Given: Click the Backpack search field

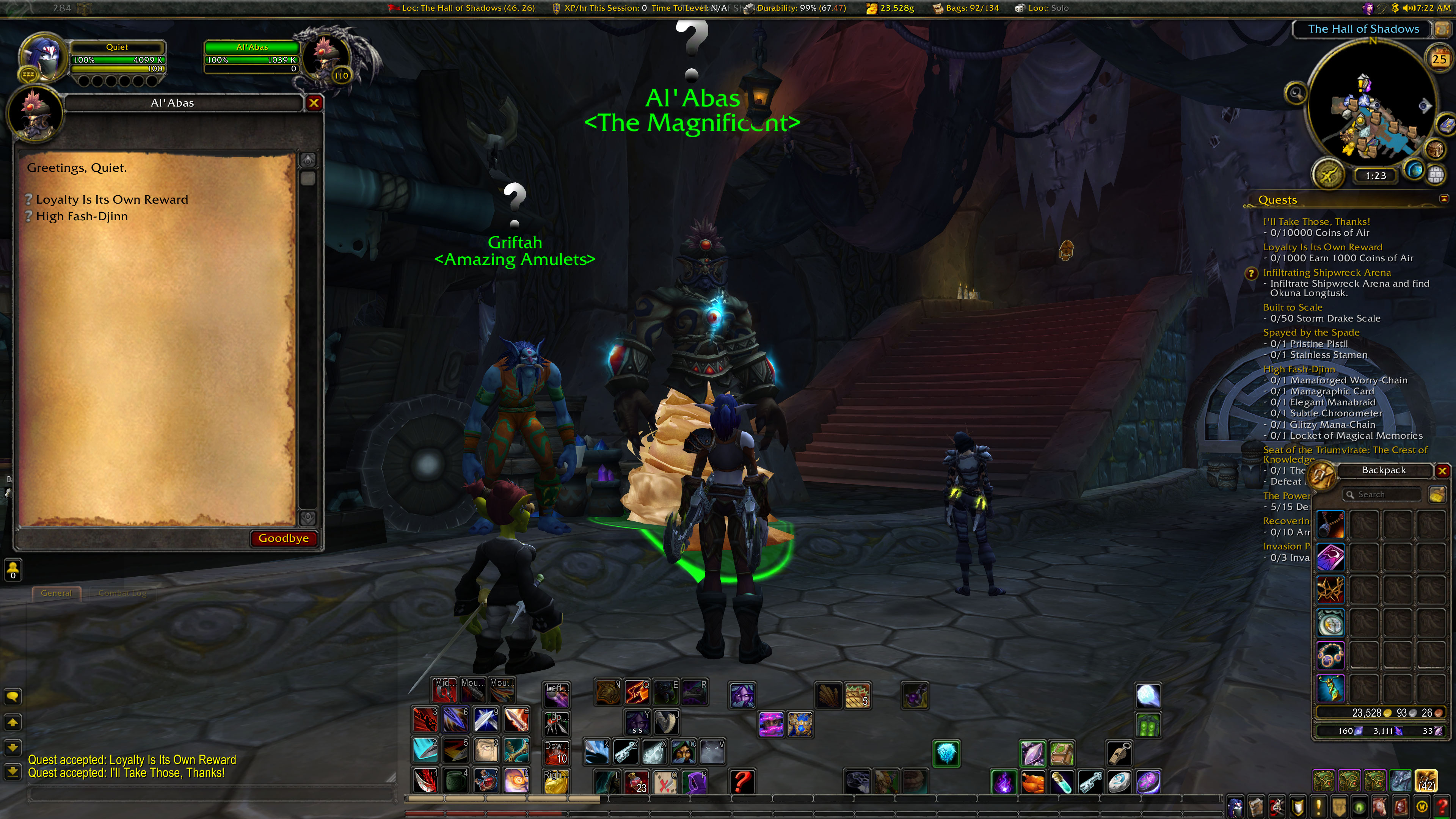Looking at the screenshot, I should pyautogui.click(x=1381, y=494).
